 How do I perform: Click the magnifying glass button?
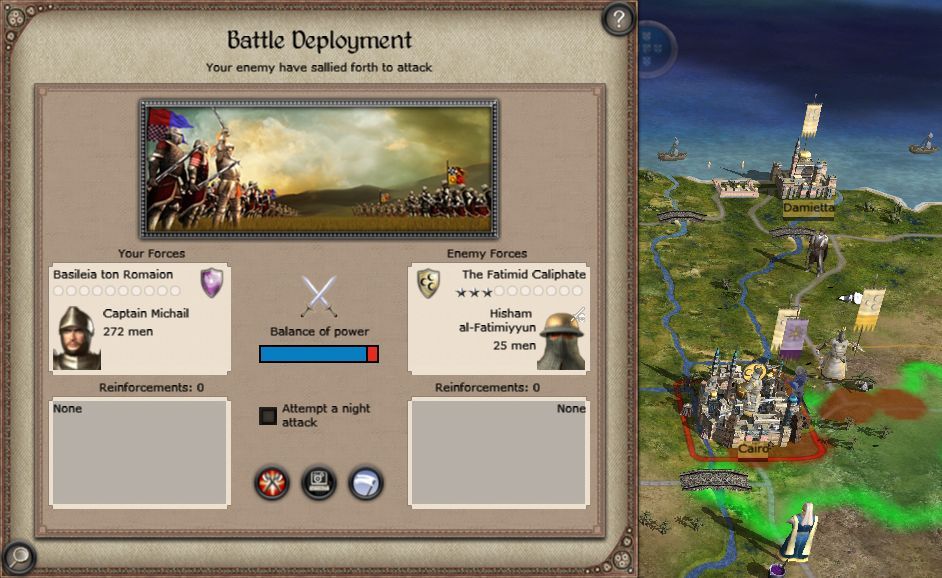click(18, 556)
